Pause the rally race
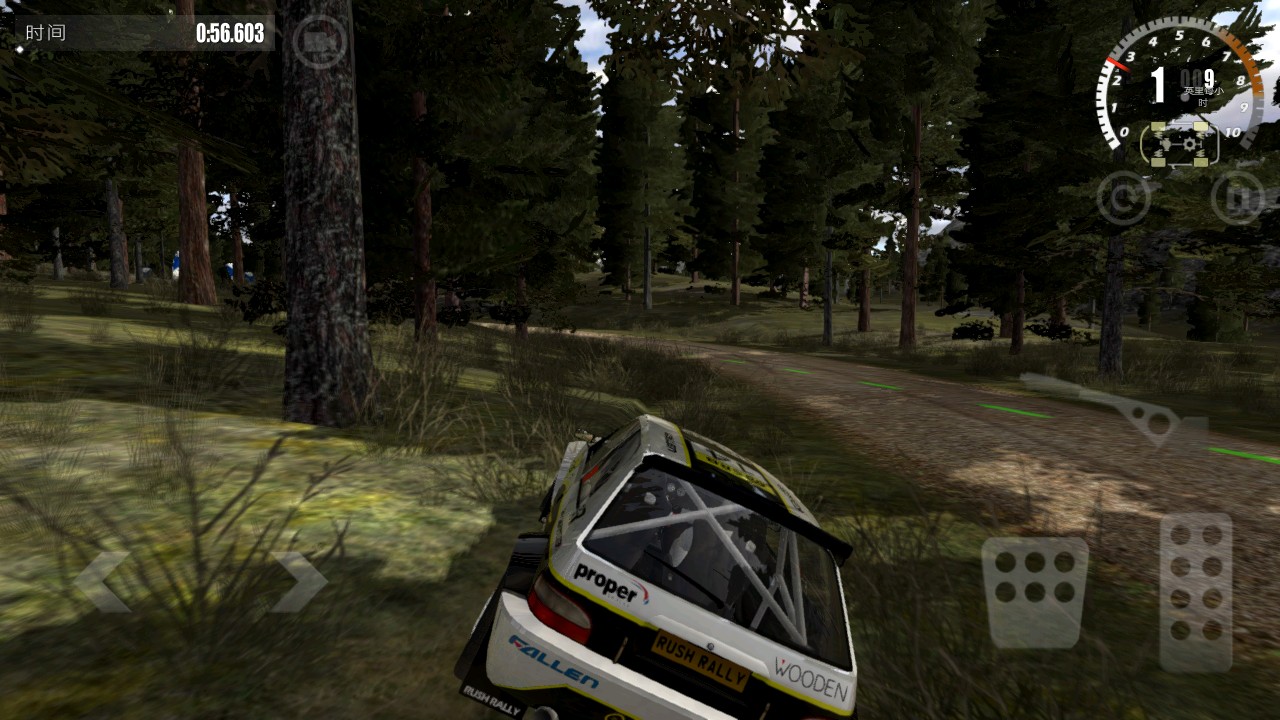1280x720 pixels. click(1238, 198)
